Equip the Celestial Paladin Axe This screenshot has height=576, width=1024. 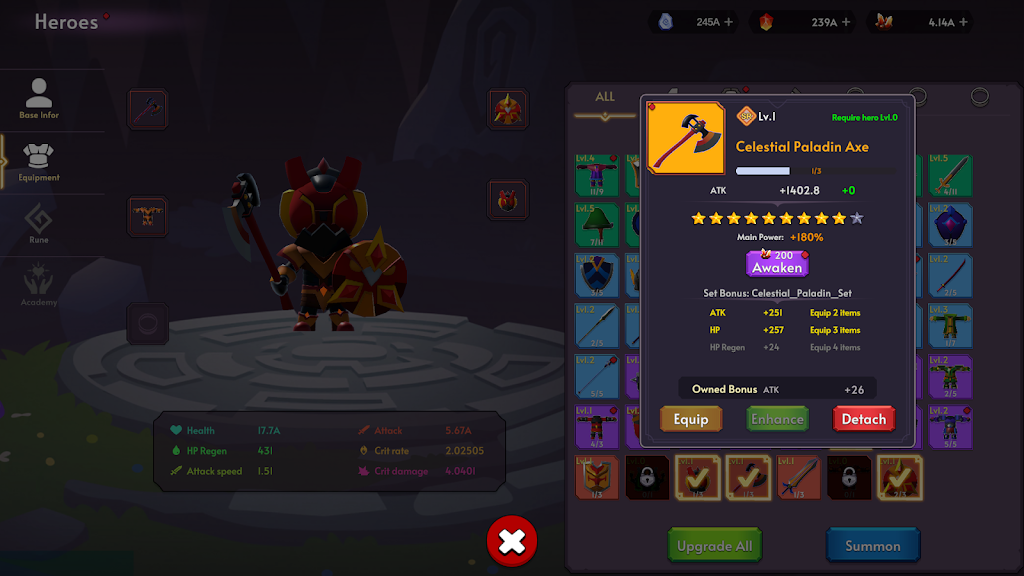[x=691, y=419]
